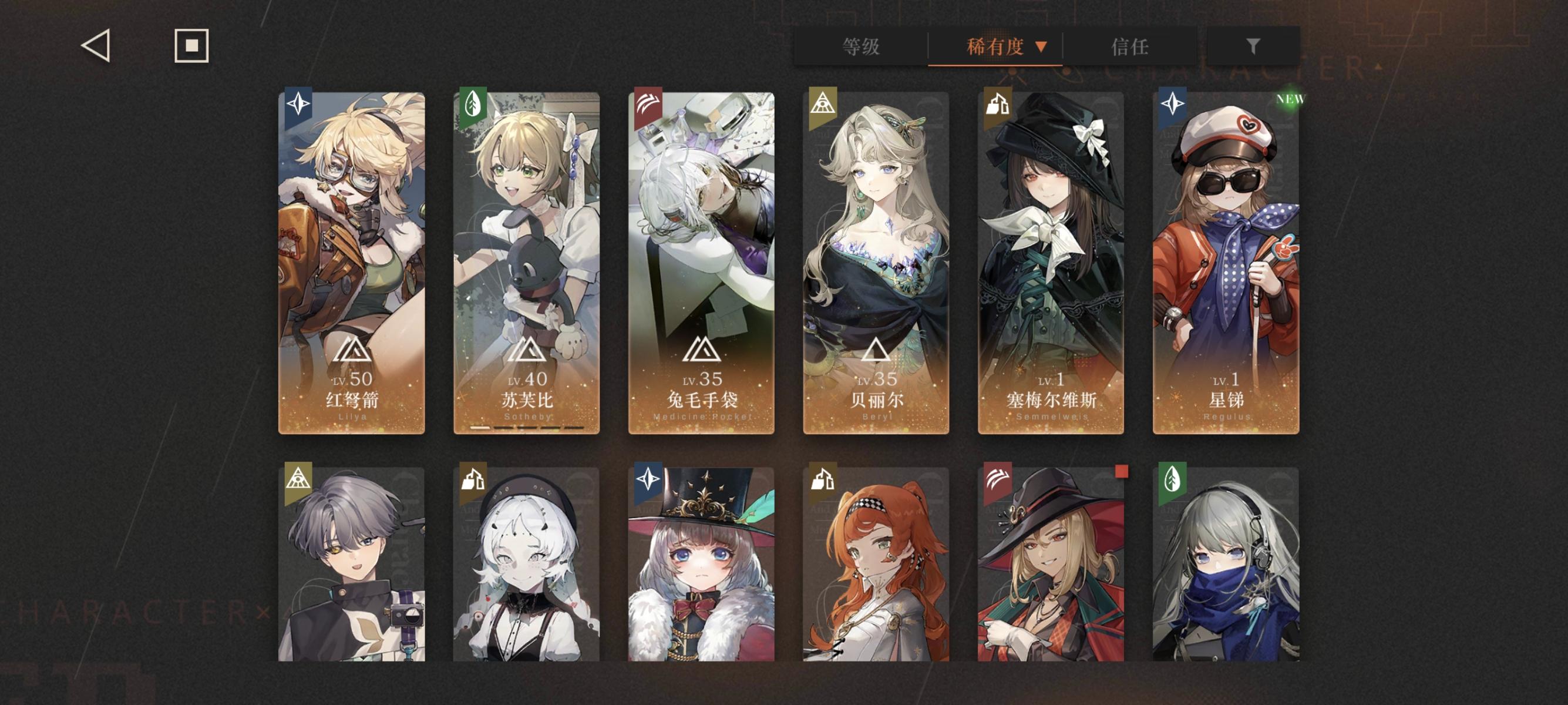Select the Star afflatus icon on Lilya's card
The height and width of the screenshot is (705, 1568).
[298, 105]
